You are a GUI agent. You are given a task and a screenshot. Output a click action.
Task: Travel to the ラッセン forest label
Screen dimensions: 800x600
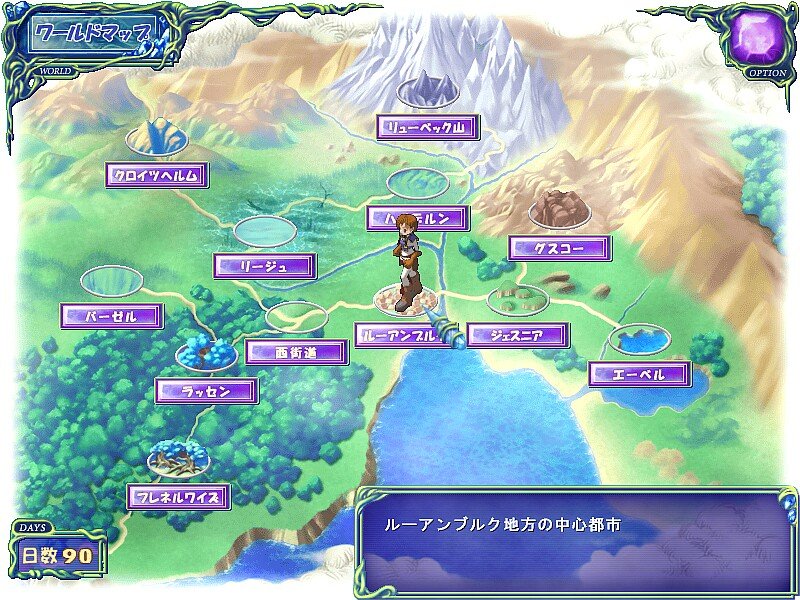tap(207, 391)
